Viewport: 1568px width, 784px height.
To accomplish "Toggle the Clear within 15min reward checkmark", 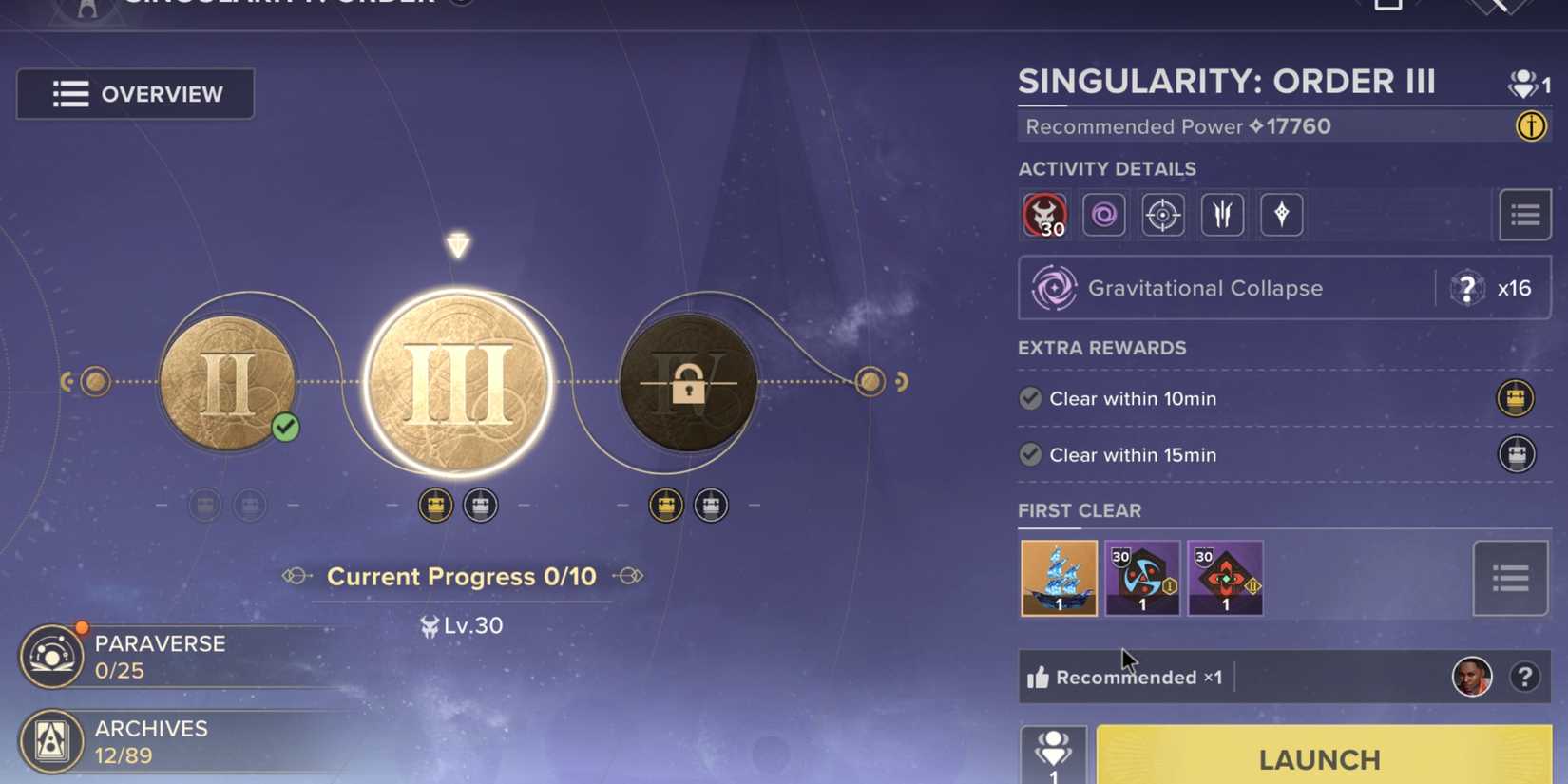I will [1030, 454].
